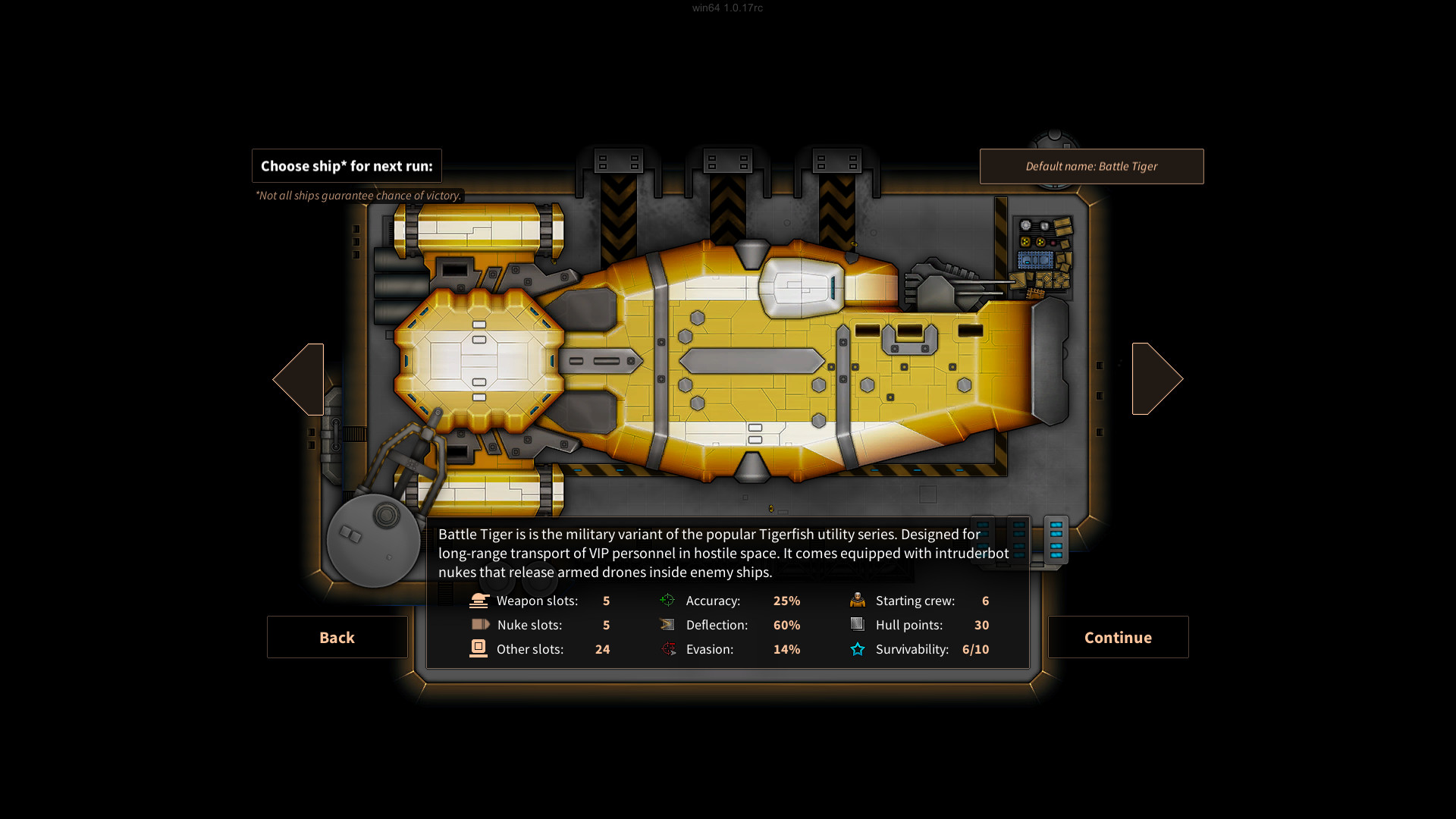Browse to the previous ship with left arrow
Screen dimensions: 1456x819
pos(298,378)
